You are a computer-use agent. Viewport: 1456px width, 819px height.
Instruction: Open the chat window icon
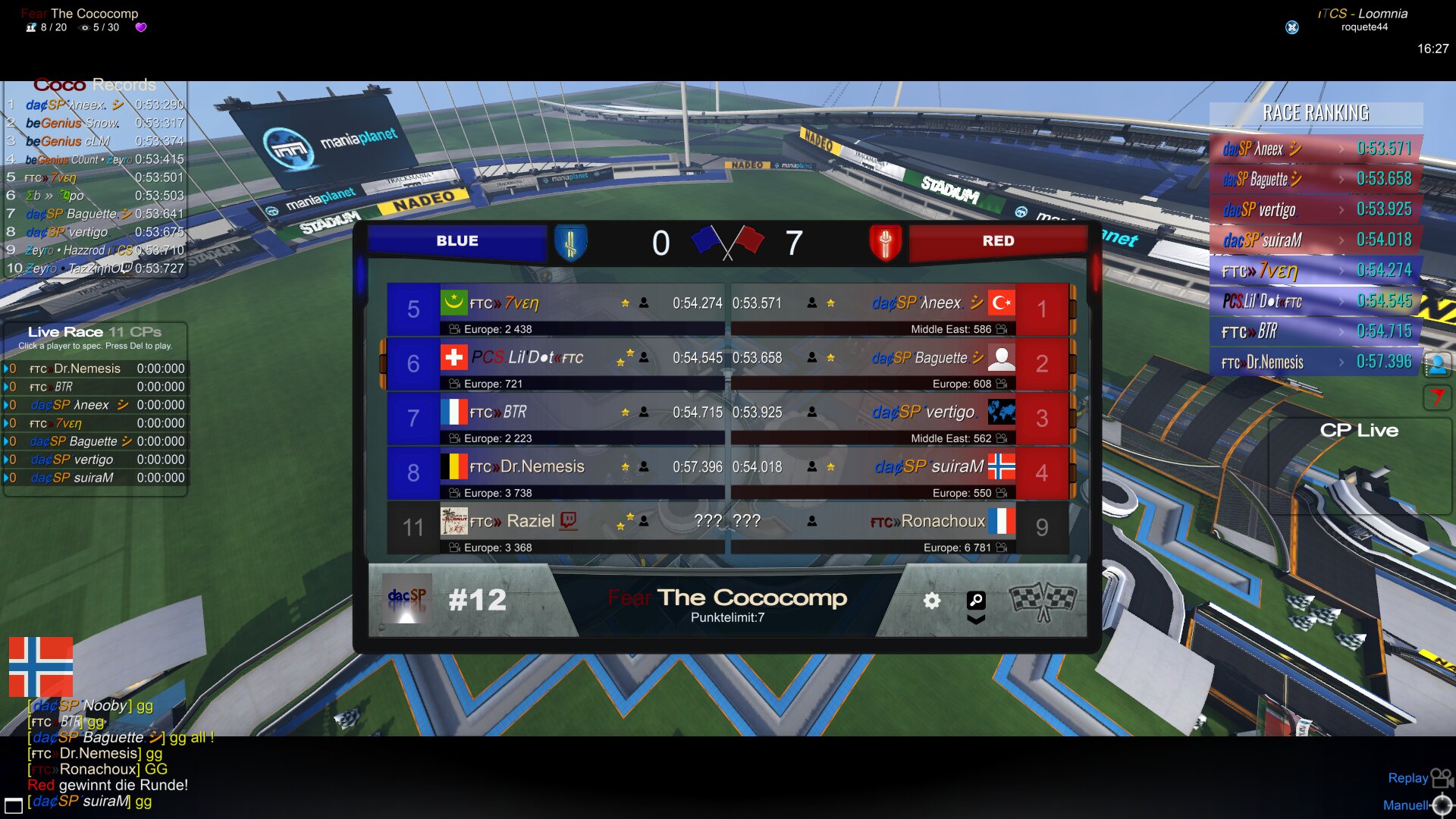point(14,805)
